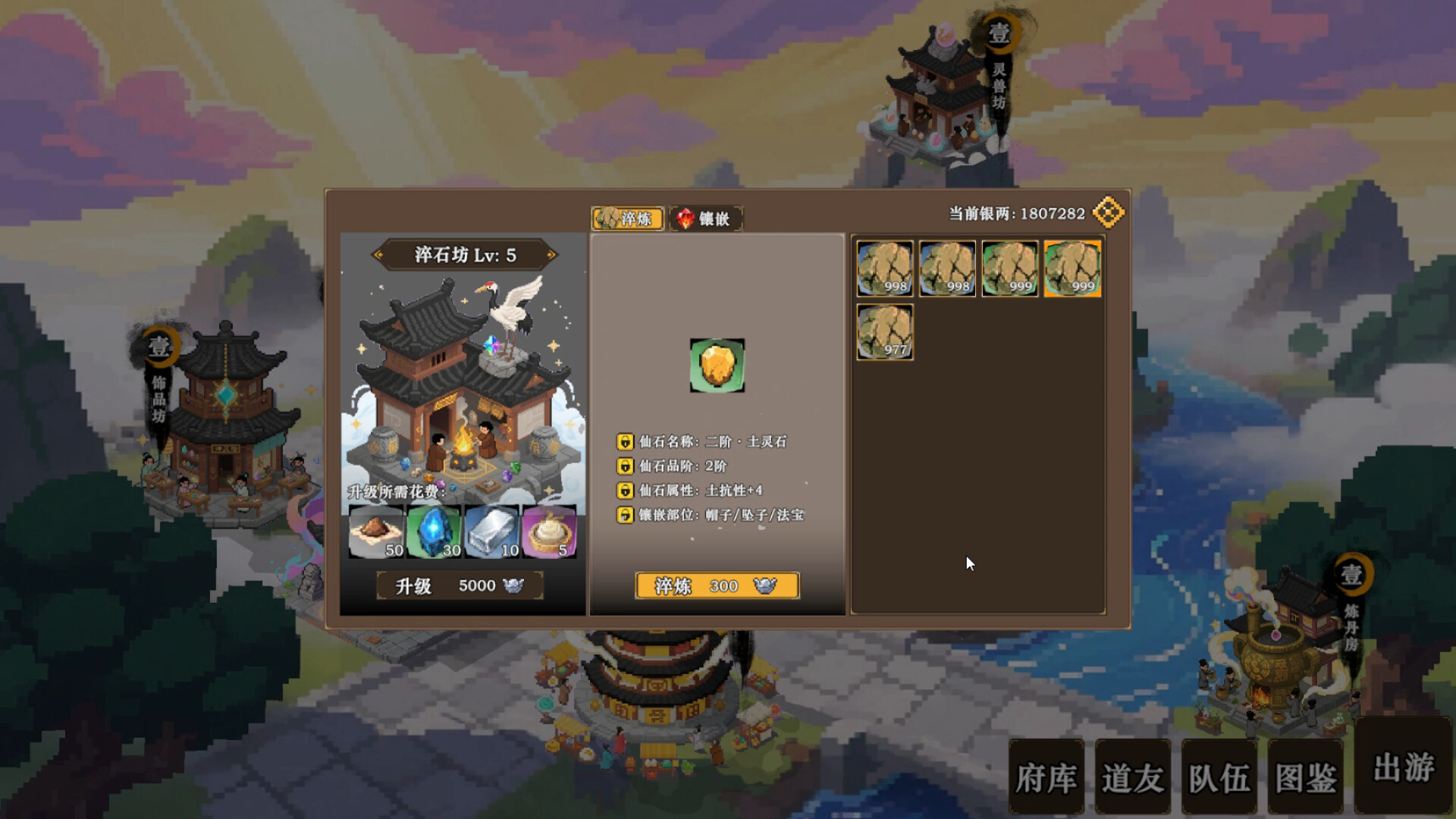This screenshot has height=819, width=1456.
Task: Select the stone stack with 977 count
Action: coord(884,332)
